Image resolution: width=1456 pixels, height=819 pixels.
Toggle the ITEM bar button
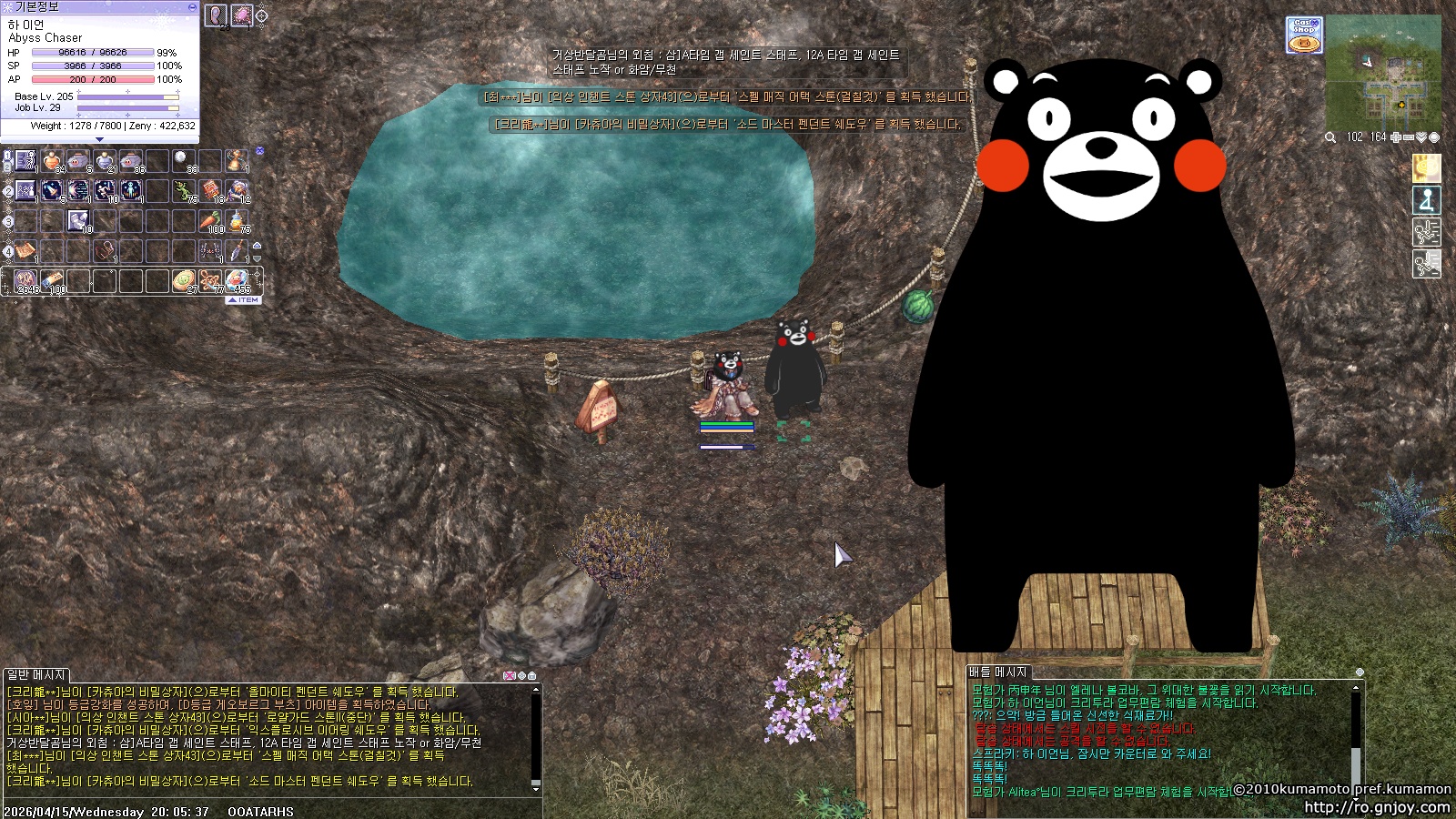coord(244,299)
